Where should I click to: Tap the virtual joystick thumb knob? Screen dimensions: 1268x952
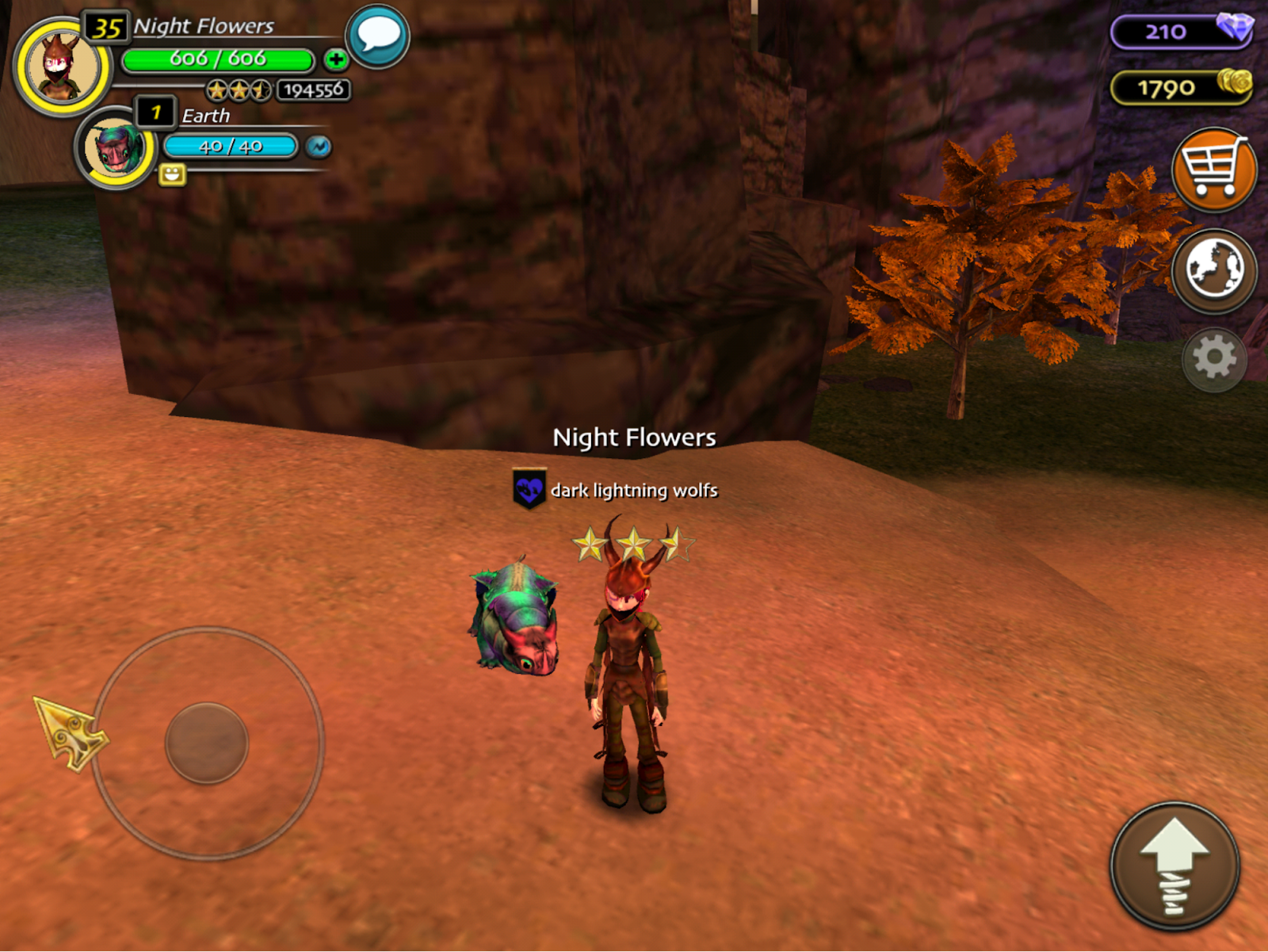click(x=207, y=743)
